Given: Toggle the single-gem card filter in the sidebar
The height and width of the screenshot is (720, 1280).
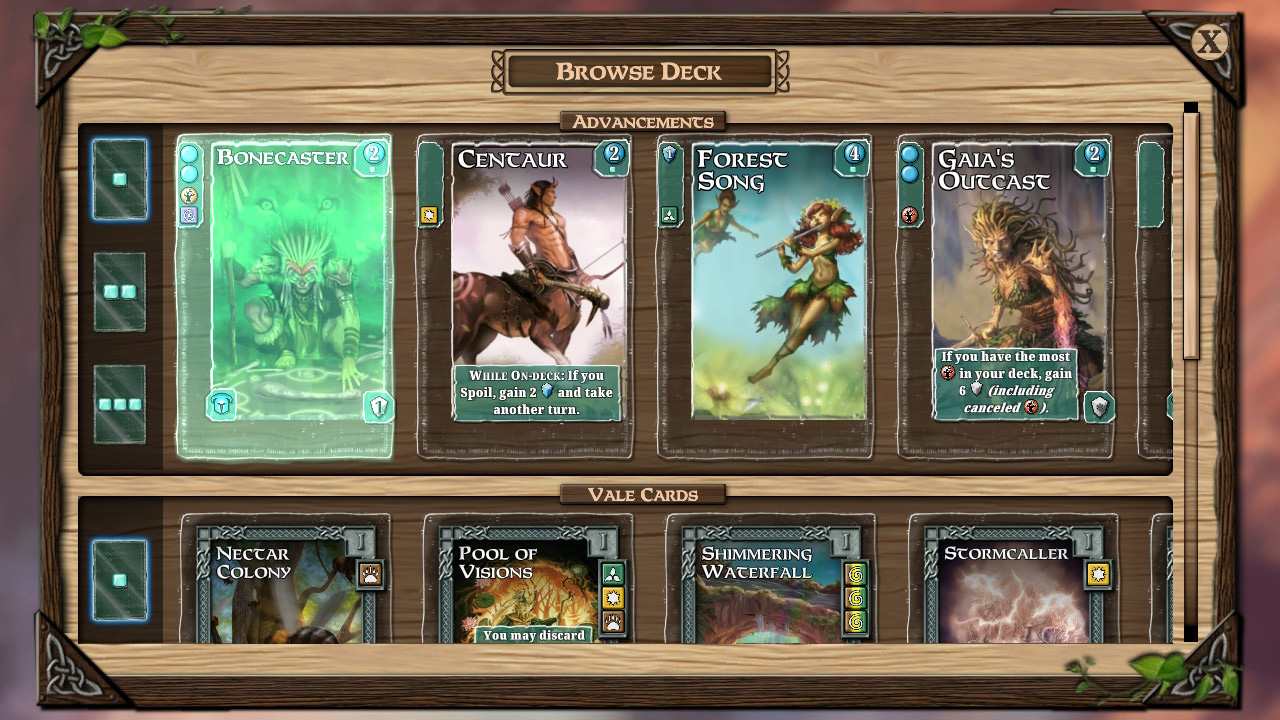Looking at the screenshot, I should (119, 178).
